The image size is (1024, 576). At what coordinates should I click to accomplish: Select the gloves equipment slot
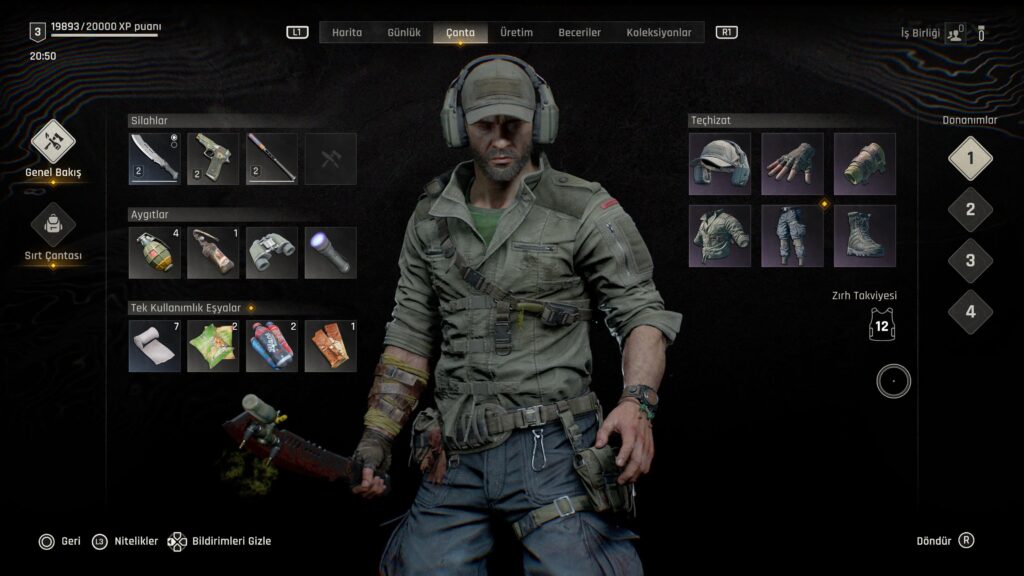coord(792,164)
